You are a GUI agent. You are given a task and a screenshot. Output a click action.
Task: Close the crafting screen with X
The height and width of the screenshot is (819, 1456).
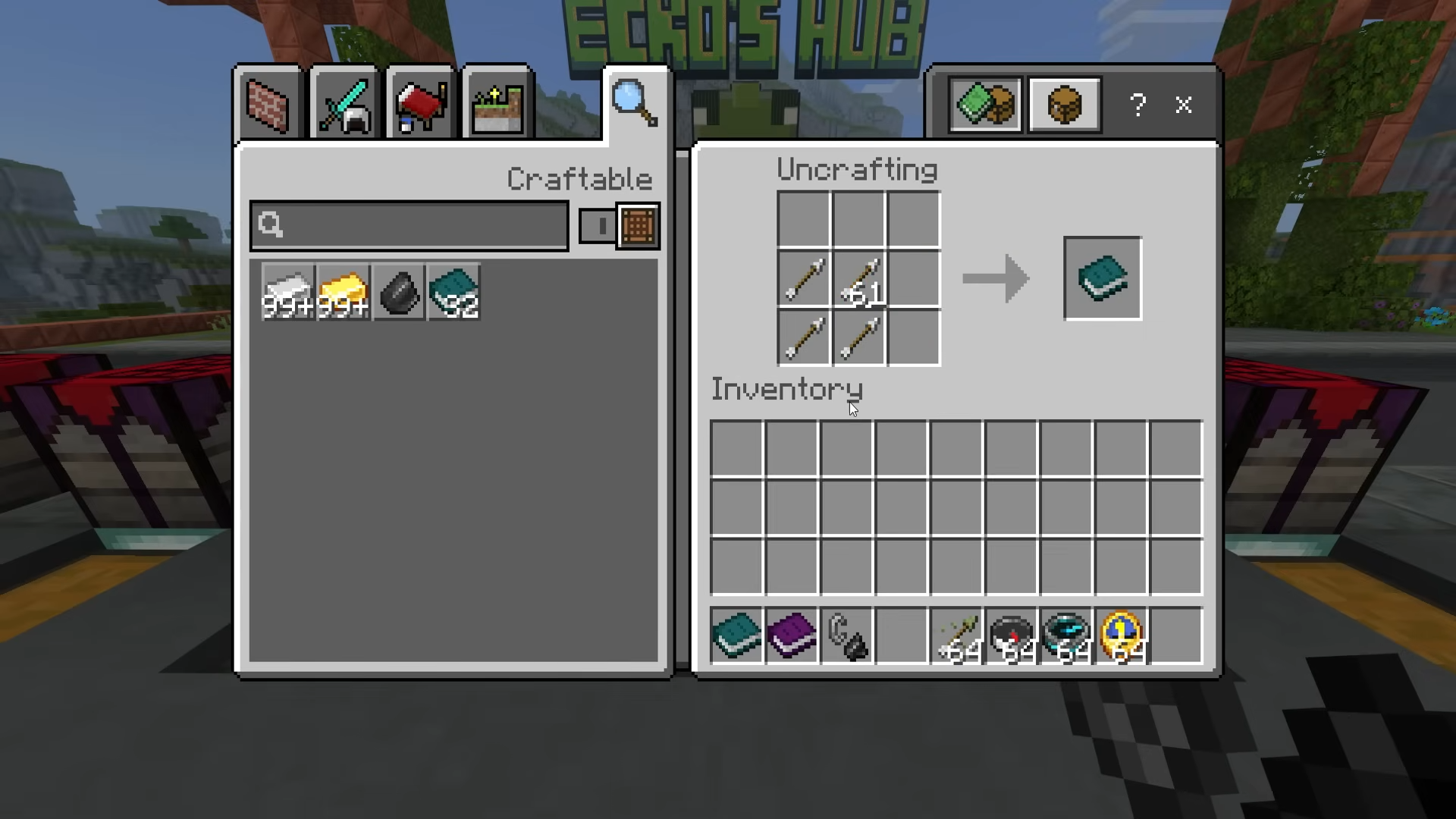point(1183,105)
